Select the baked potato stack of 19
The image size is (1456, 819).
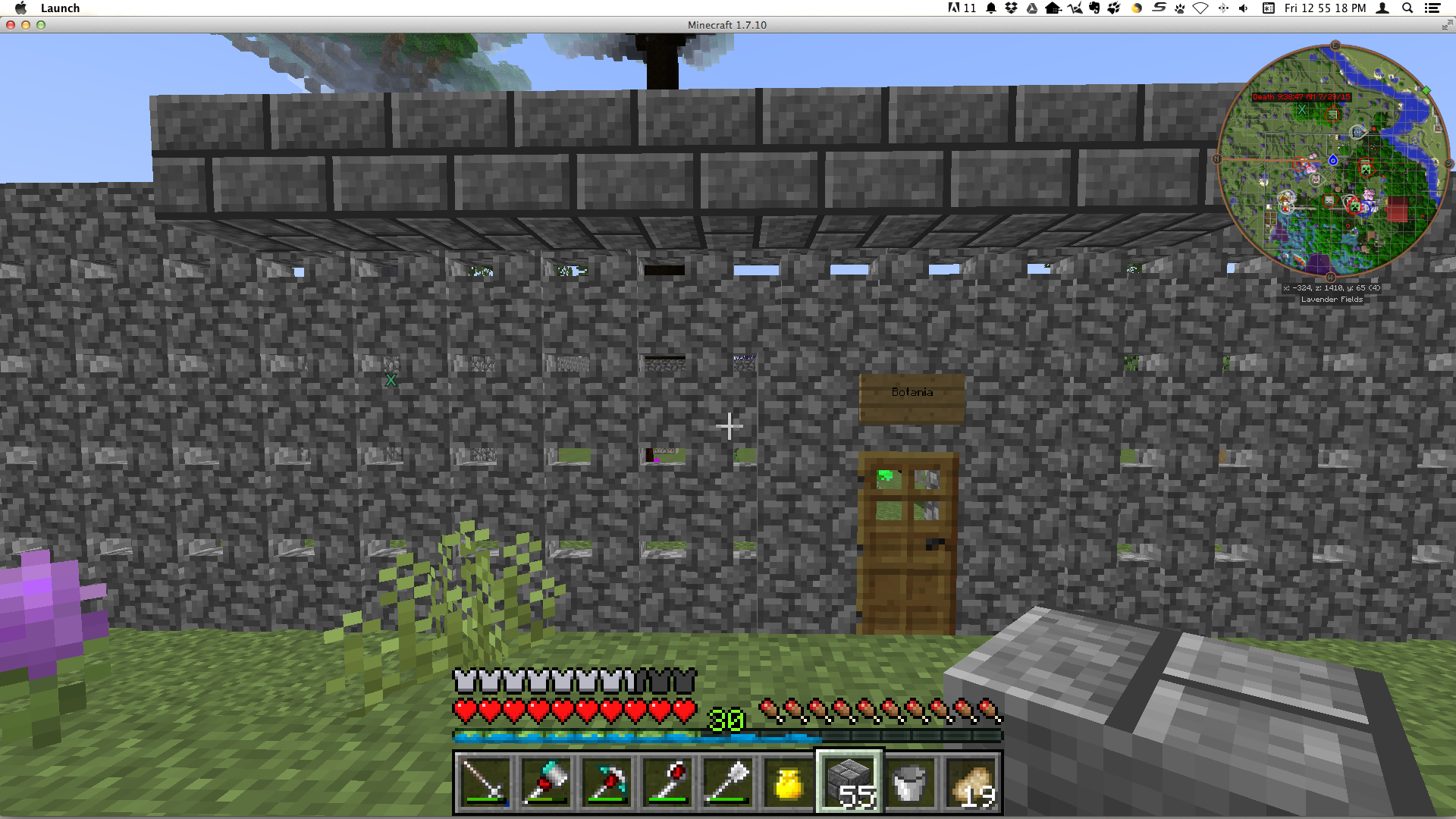[971, 783]
